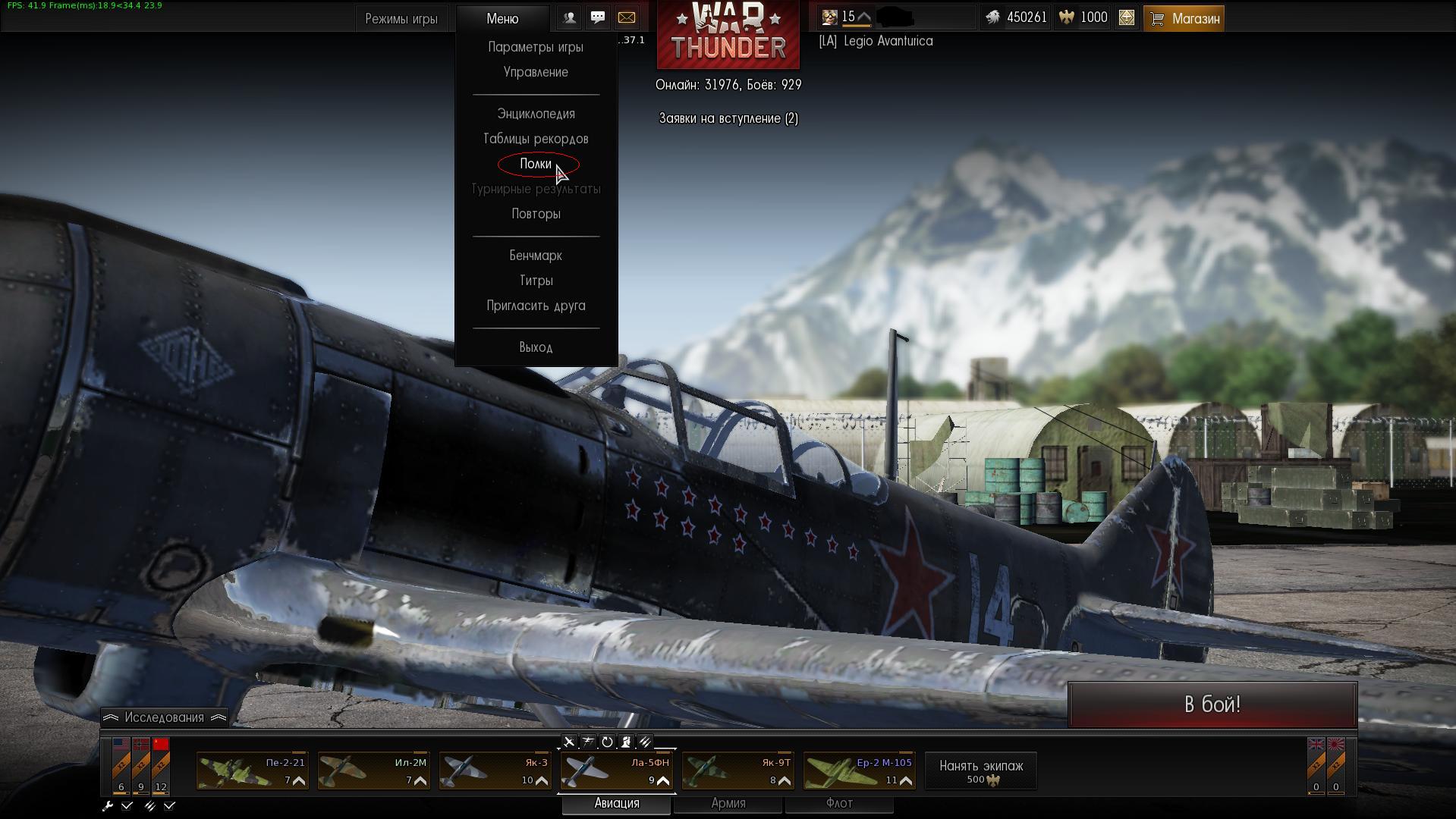1456x819 pixels.
Task: Select Управление in the menu
Action: point(536,72)
